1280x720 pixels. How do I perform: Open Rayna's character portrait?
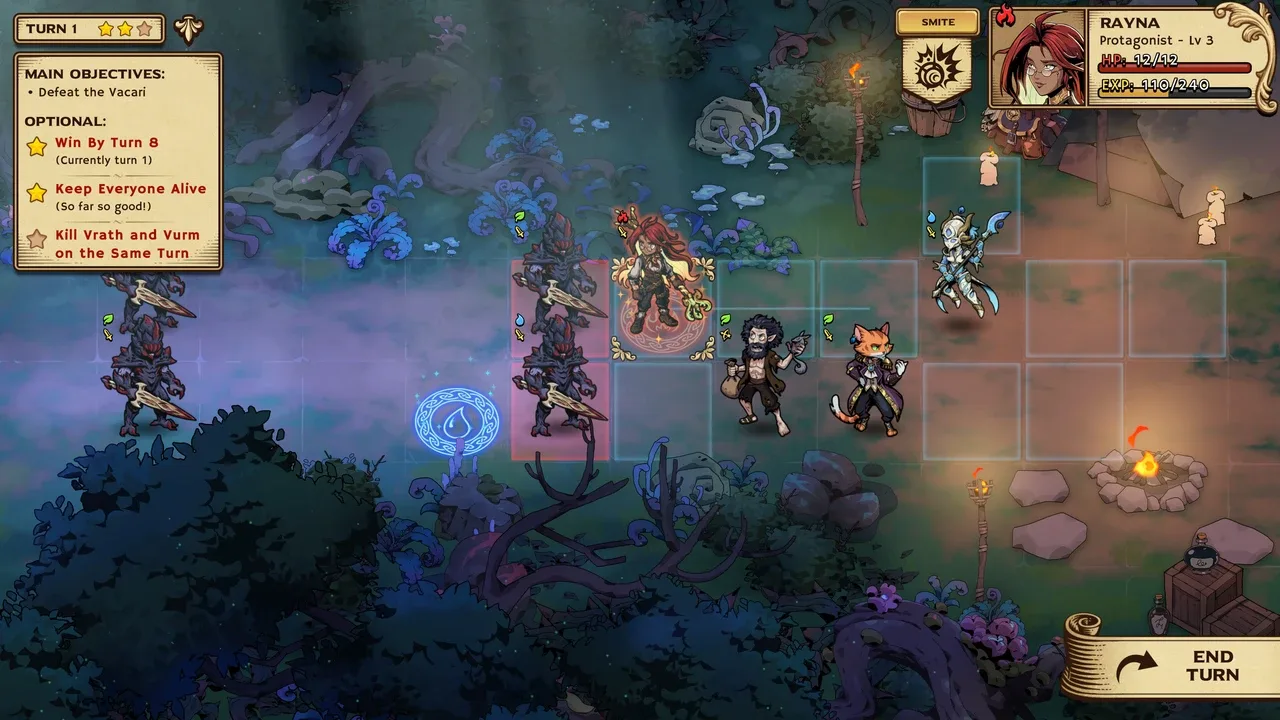(1038, 58)
